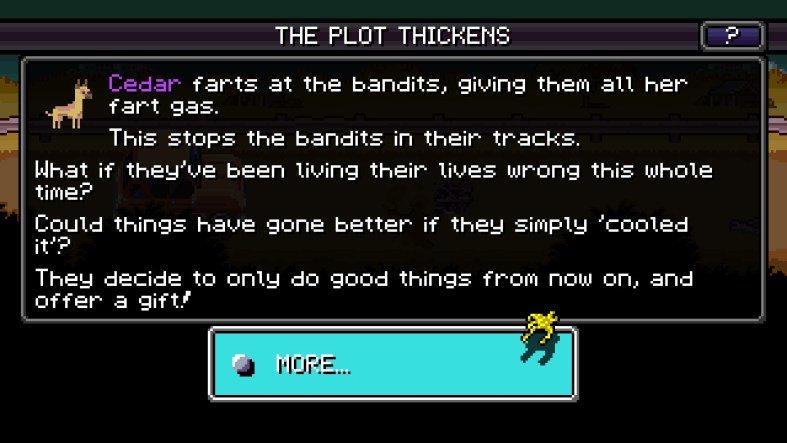Open the question mark help button
This screenshot has width=787, height=443.
click(x=732, y=37)
